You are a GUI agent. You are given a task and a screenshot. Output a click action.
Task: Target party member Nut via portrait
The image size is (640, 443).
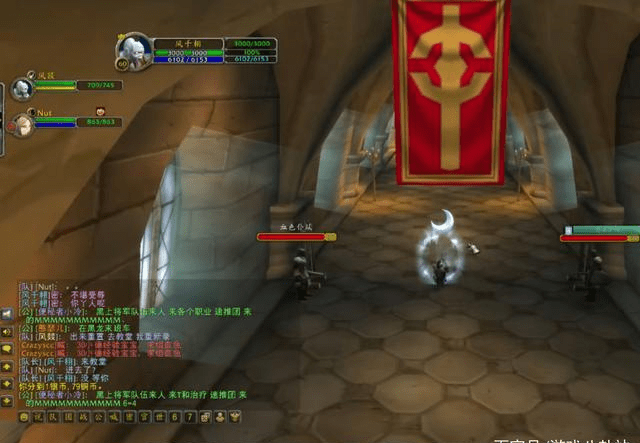tap(21, 122)
